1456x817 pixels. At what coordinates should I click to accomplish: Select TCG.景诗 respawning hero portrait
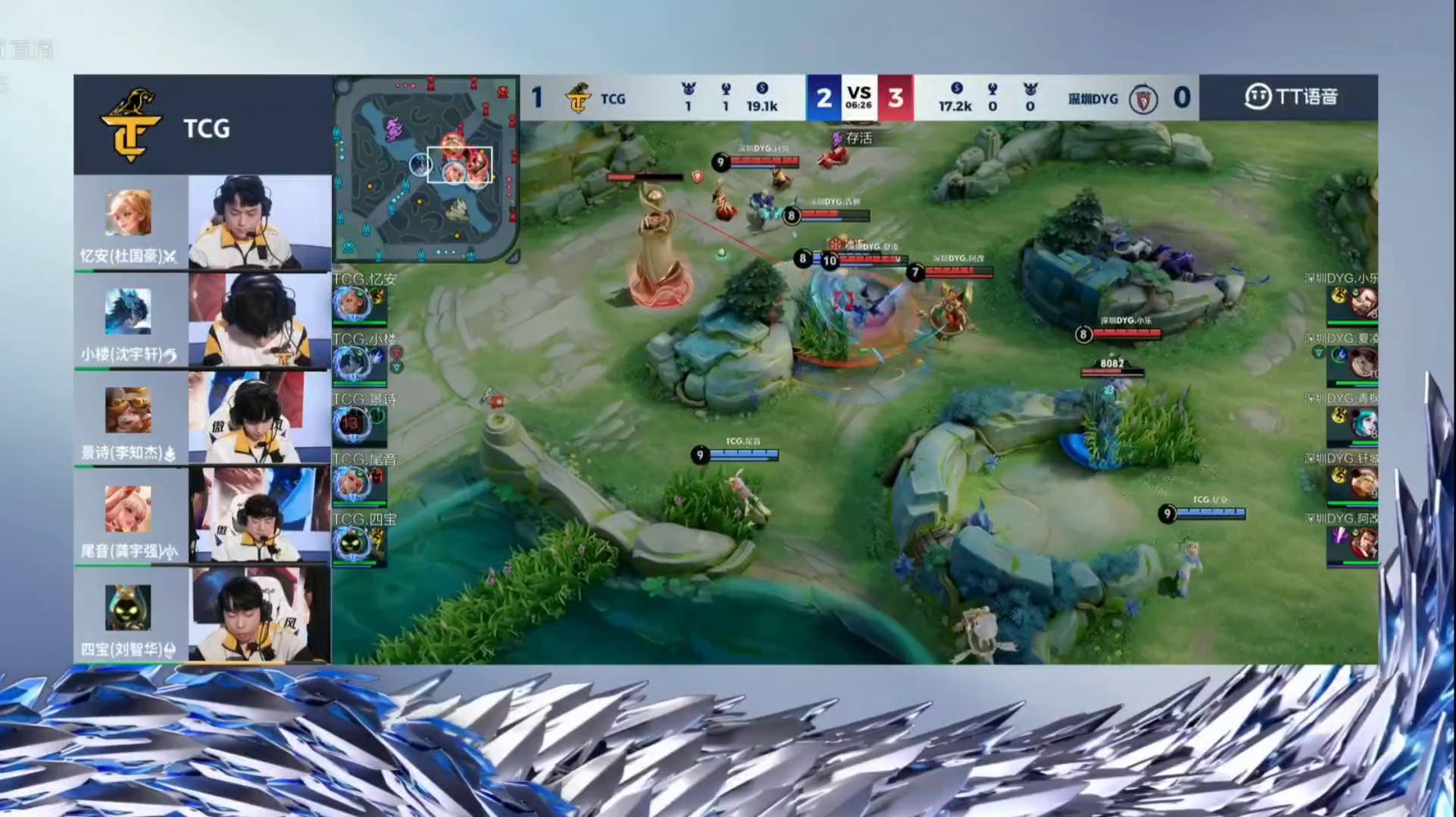pos(352,424)
